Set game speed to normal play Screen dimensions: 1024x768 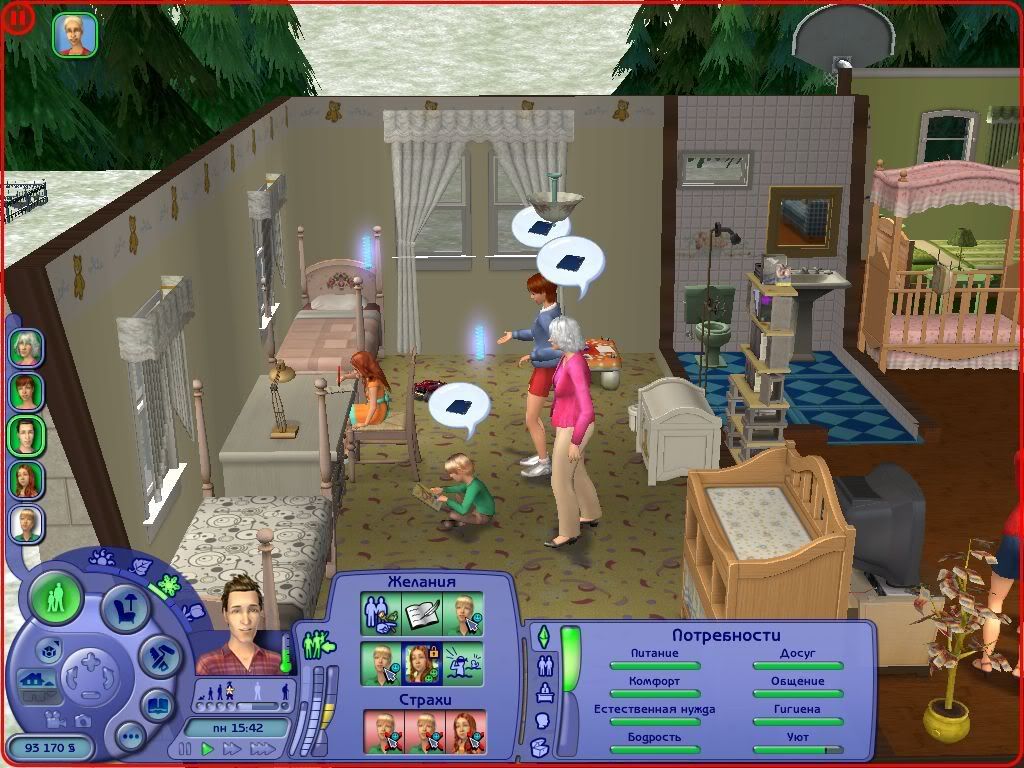point(208,748)
